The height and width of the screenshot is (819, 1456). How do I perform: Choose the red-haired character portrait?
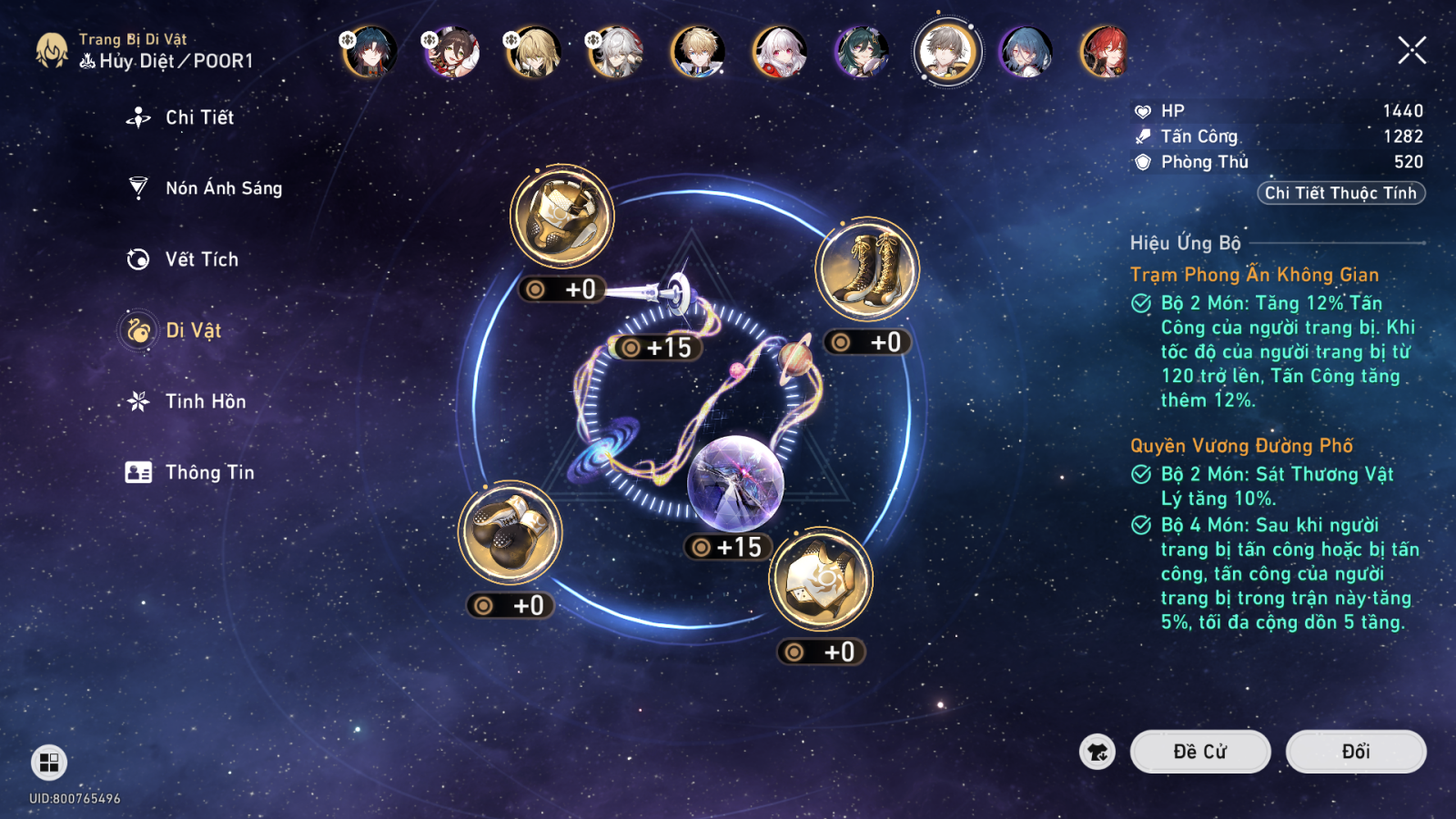[1105, 52]
